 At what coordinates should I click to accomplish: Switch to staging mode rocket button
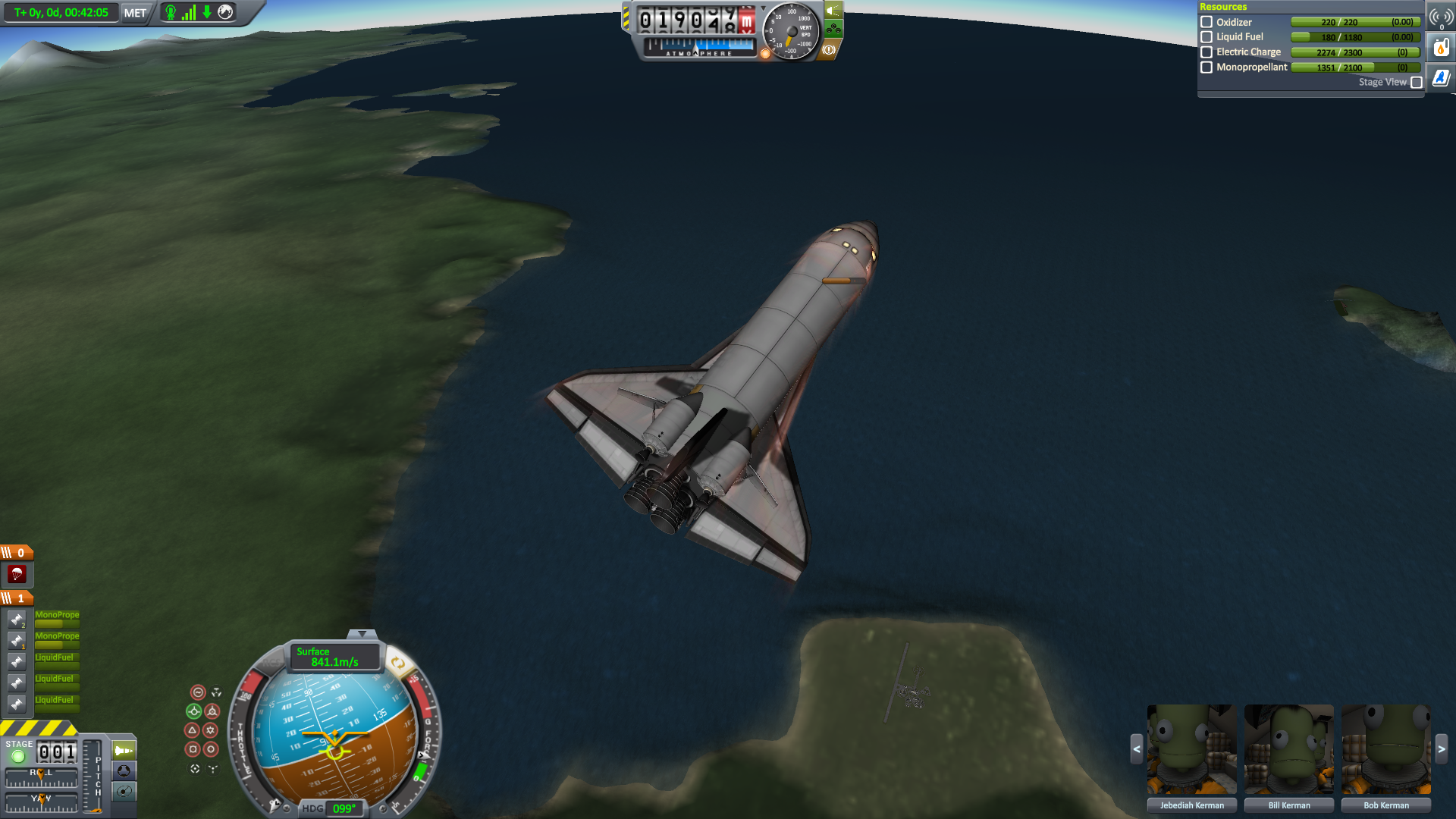pos(124,751)
